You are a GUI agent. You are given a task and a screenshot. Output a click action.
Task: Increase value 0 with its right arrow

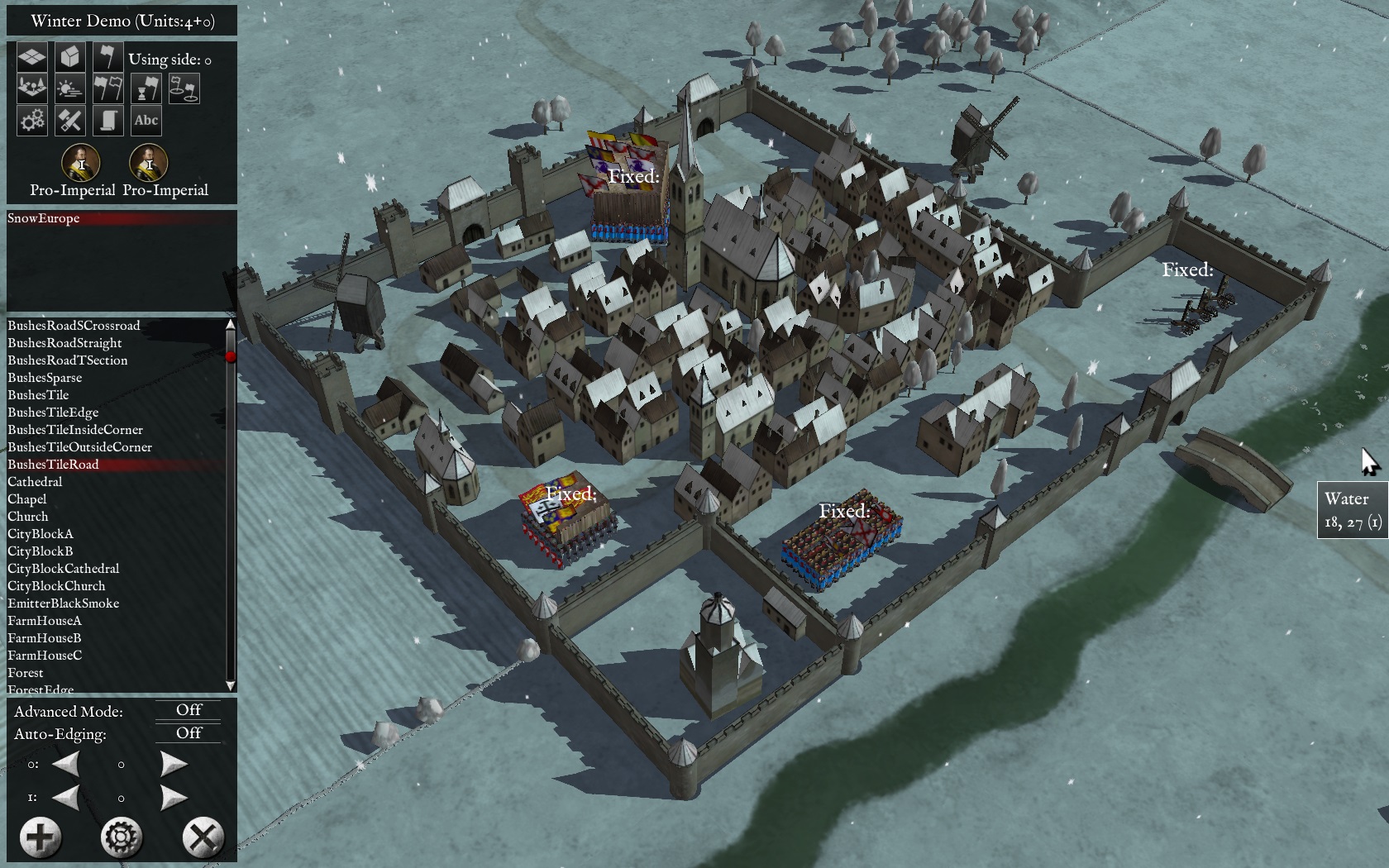174,765
